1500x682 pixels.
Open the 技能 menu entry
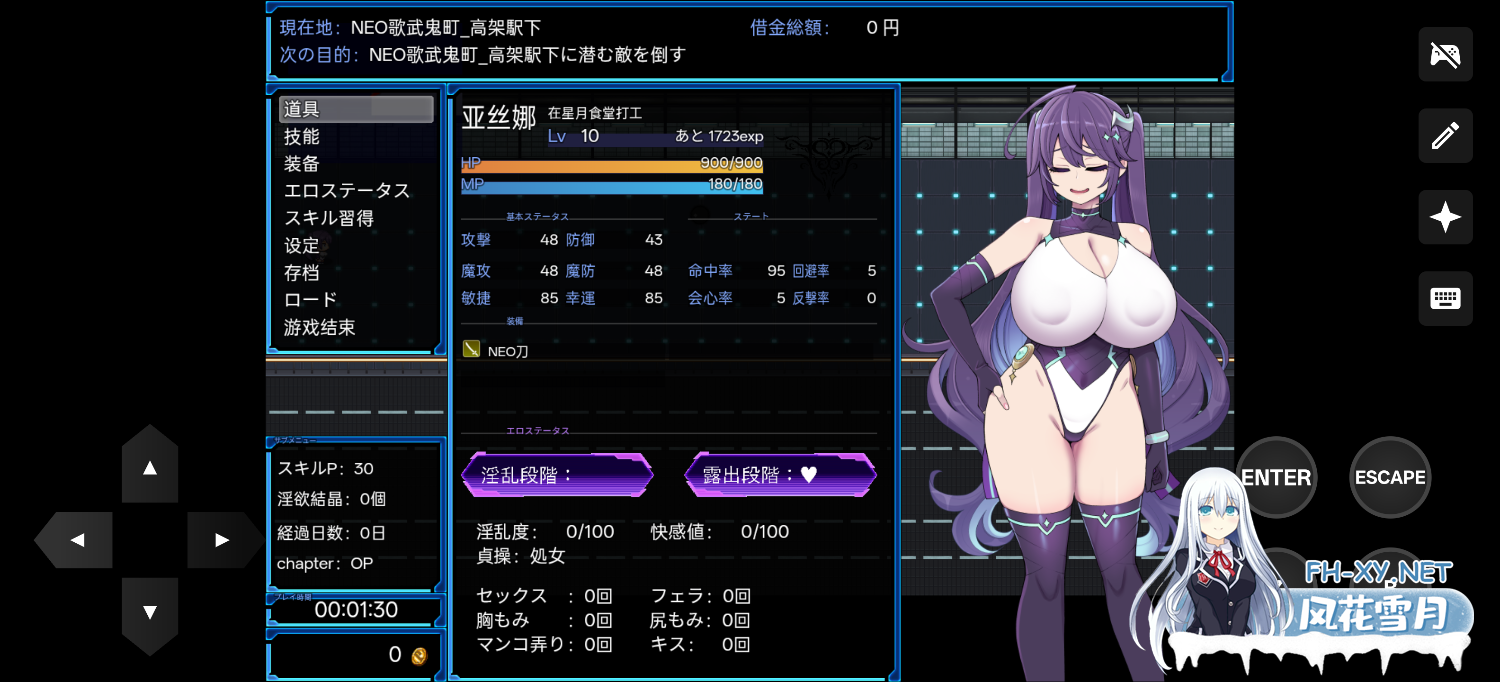coord(302,137)
